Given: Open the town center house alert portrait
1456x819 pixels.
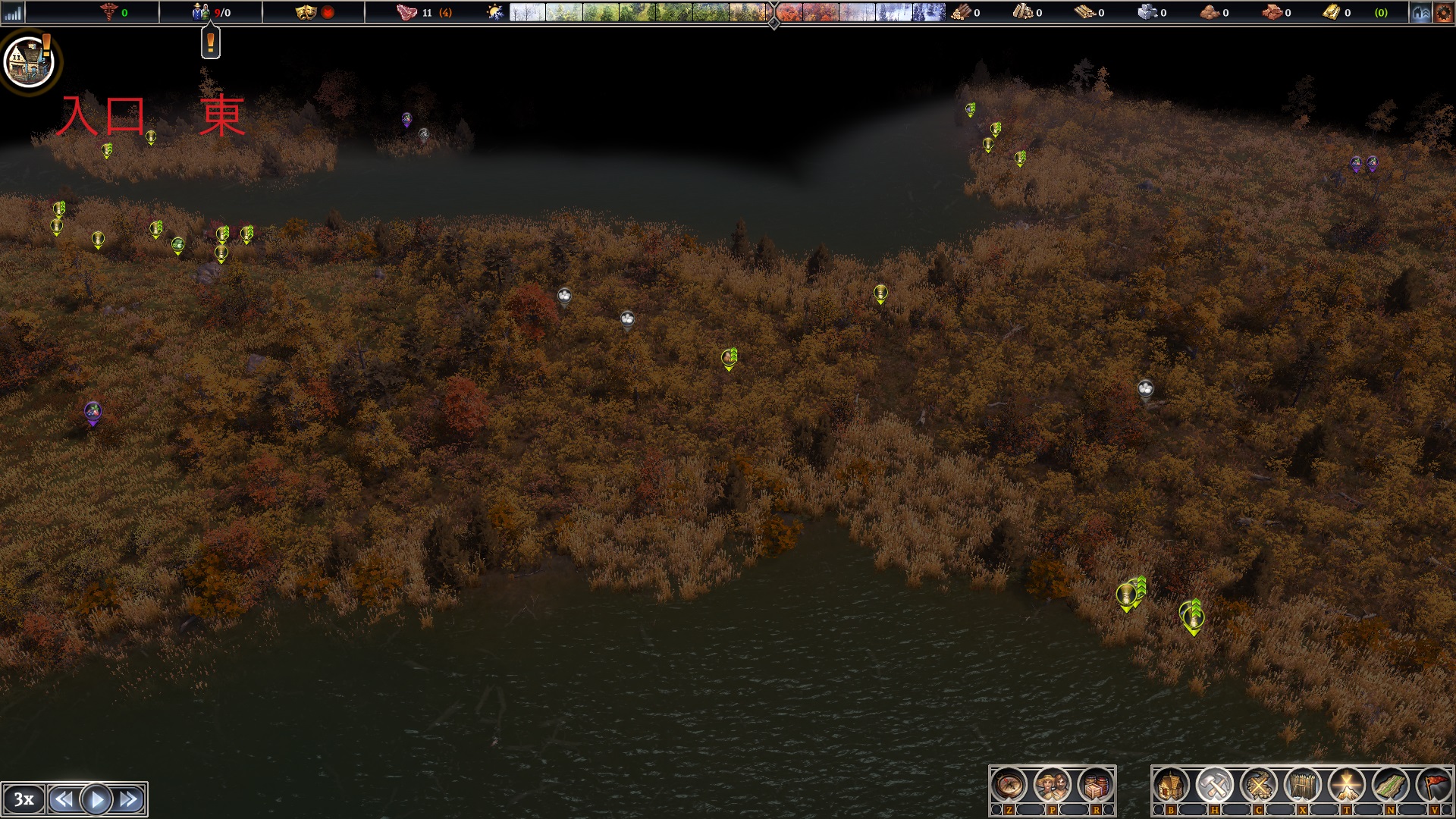Looking at the screenshot, I should coord(29,61).
